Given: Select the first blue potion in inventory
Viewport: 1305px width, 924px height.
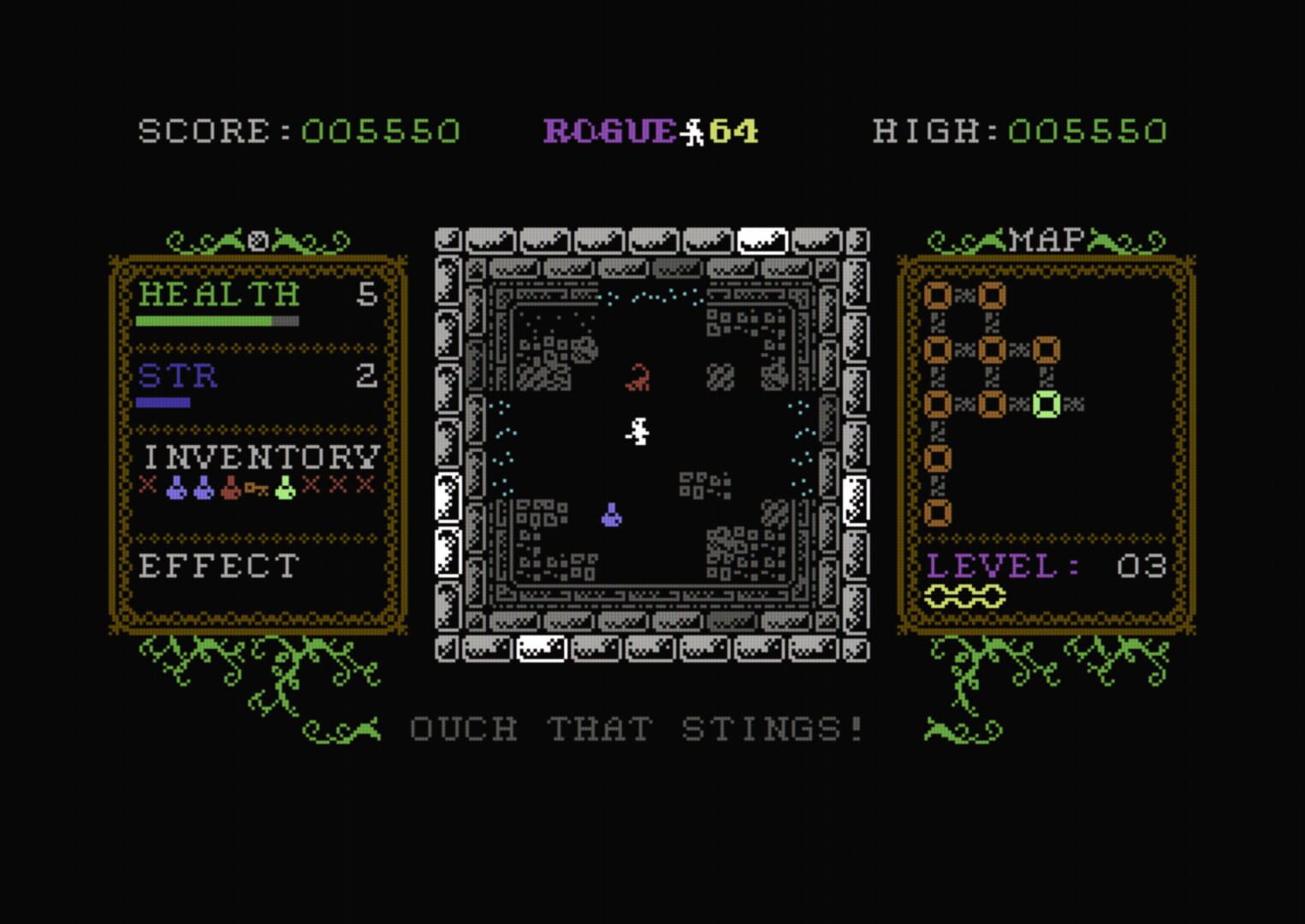Looking at the screenshot, I should (177, 489).
